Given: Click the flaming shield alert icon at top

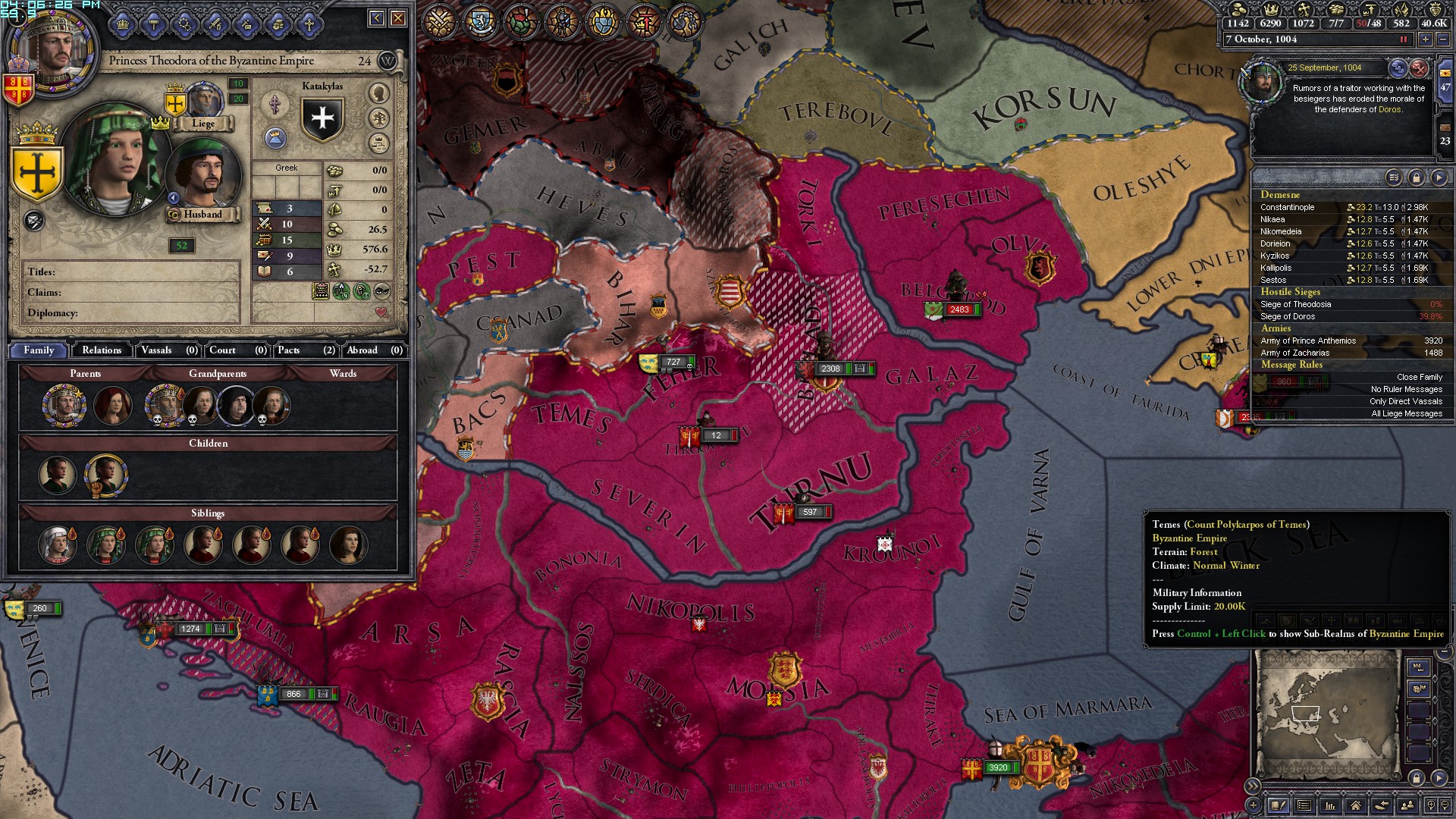Looking at the screenshot, I should 604,20.
